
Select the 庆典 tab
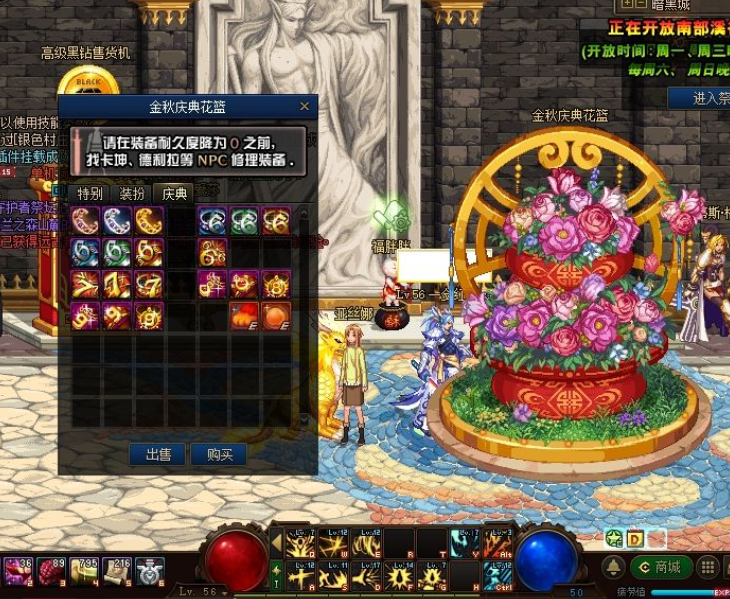coord(175,193)
